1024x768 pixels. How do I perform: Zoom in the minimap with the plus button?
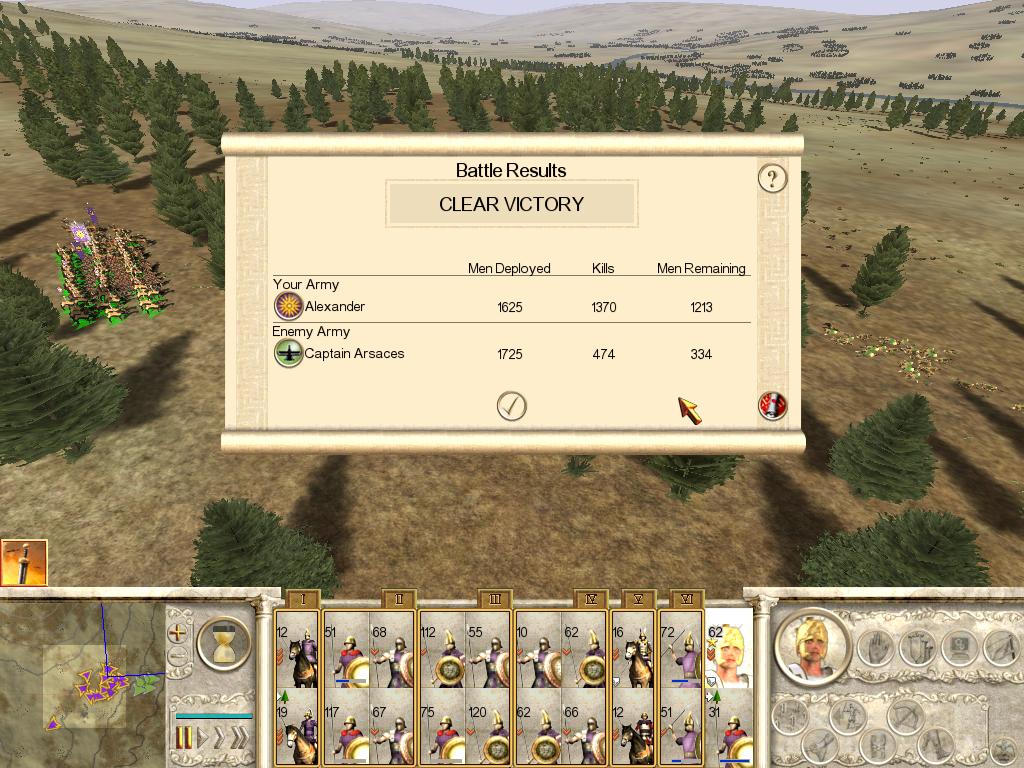click(178, 632)
